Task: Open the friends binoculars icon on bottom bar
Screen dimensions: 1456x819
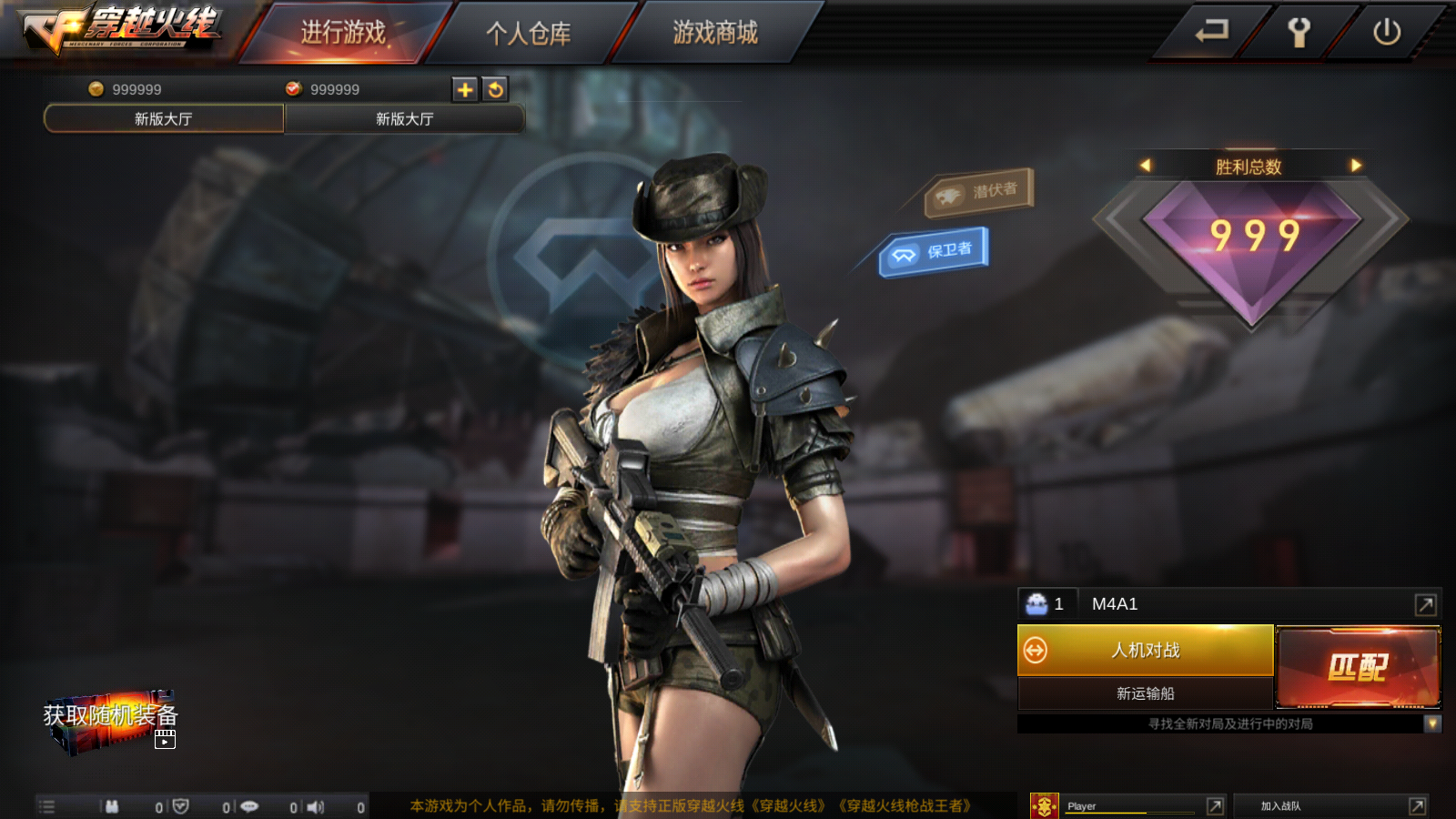Action: (109, 806)
